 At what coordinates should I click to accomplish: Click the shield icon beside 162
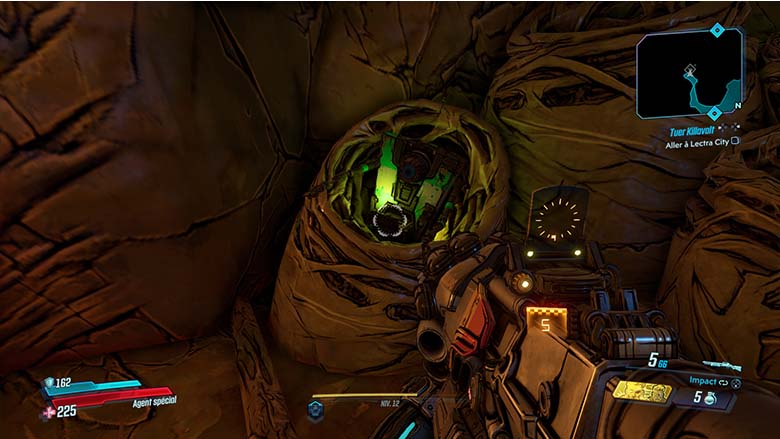click(48, 382)
